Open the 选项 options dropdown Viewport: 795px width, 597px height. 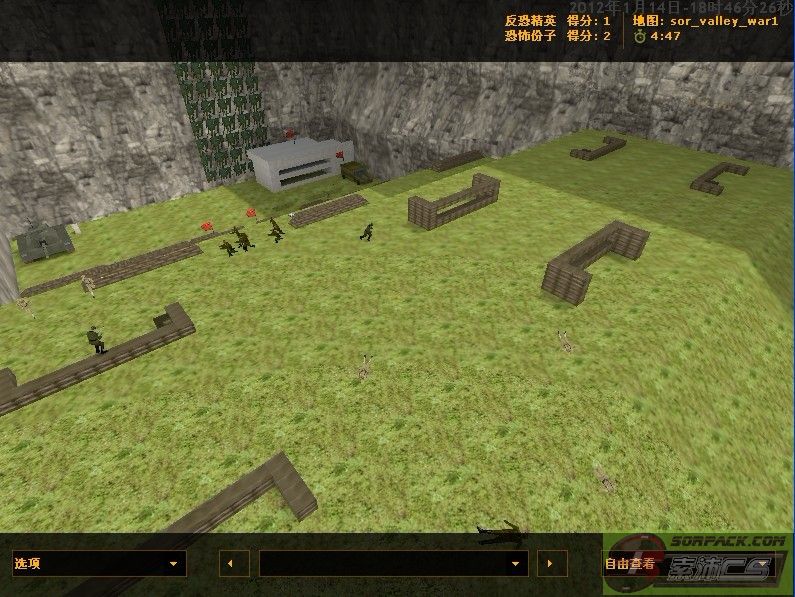(99, 564)
